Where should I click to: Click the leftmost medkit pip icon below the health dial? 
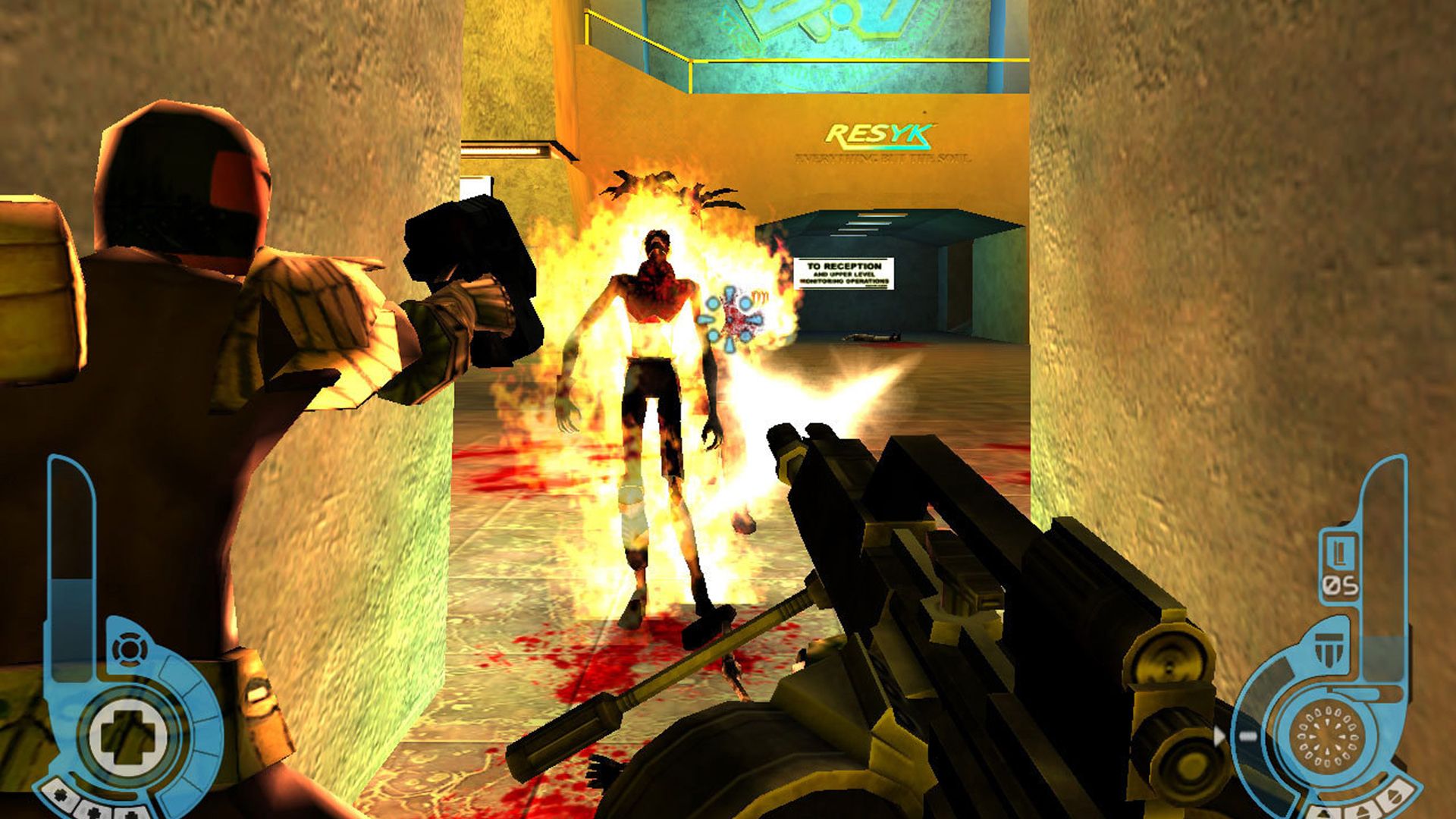[60, 795]
